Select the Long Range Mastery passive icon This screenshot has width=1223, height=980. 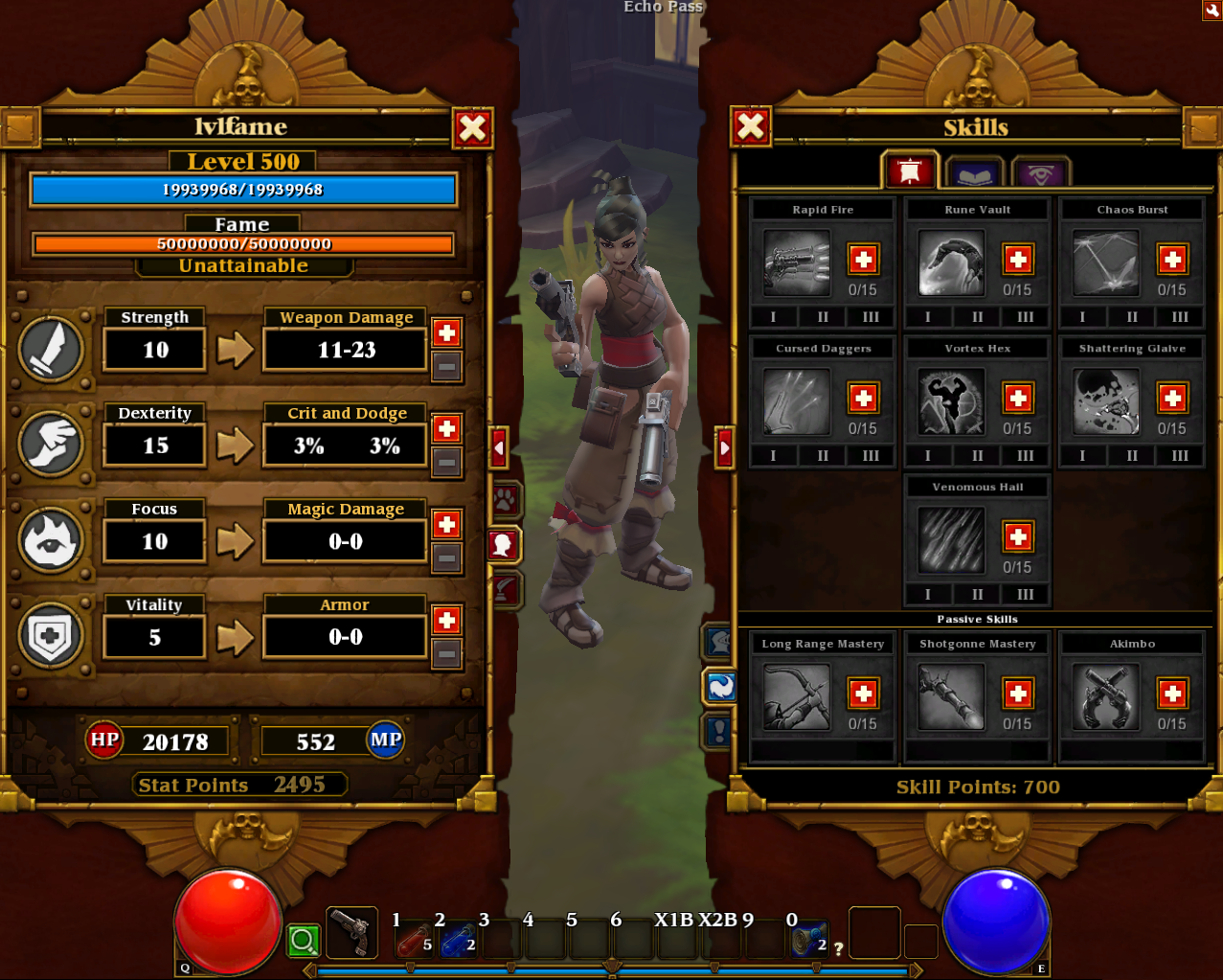click(797, 696)
